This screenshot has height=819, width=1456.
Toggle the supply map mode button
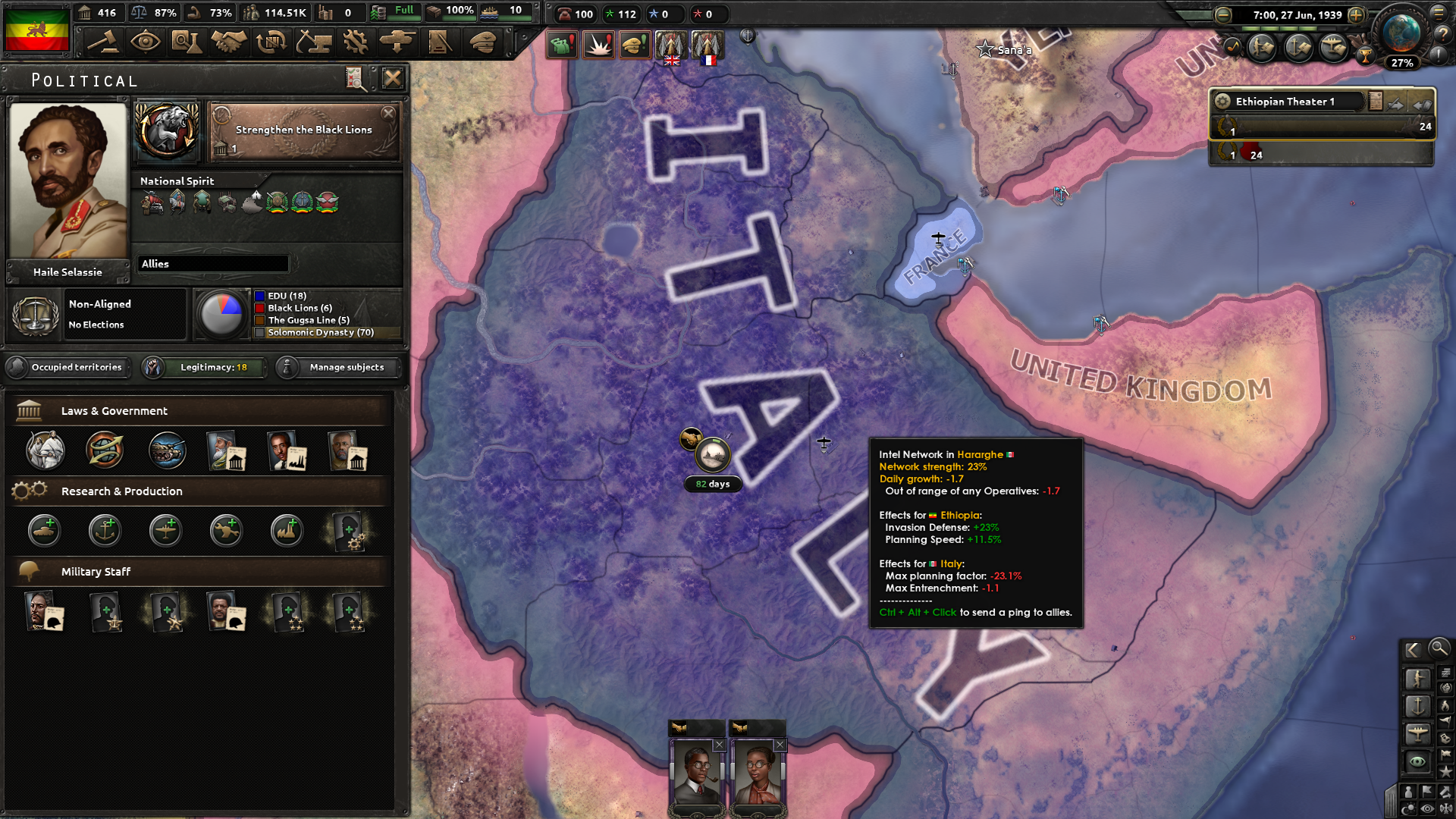(x=1445, y=673)
